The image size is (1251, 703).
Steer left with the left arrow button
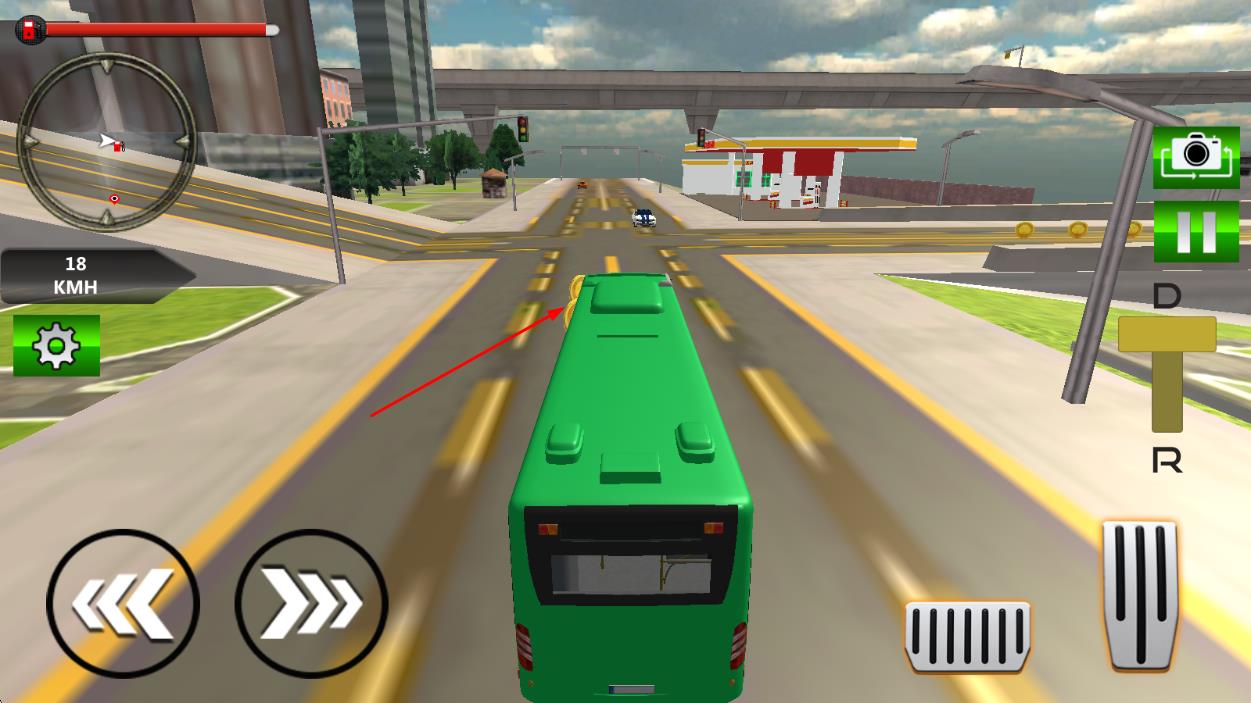coord(122,604)
